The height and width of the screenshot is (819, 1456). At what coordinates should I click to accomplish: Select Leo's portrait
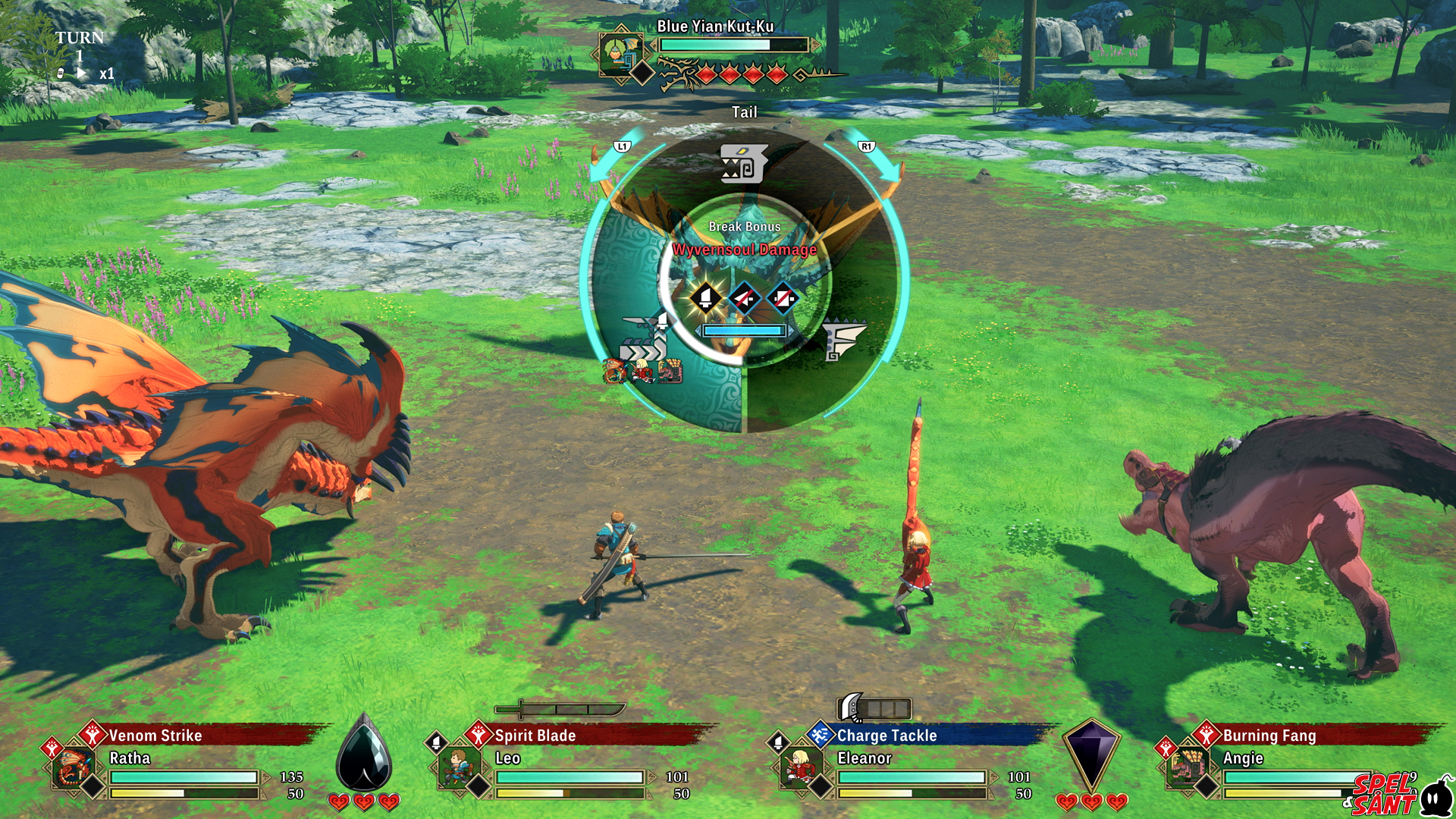460,767
